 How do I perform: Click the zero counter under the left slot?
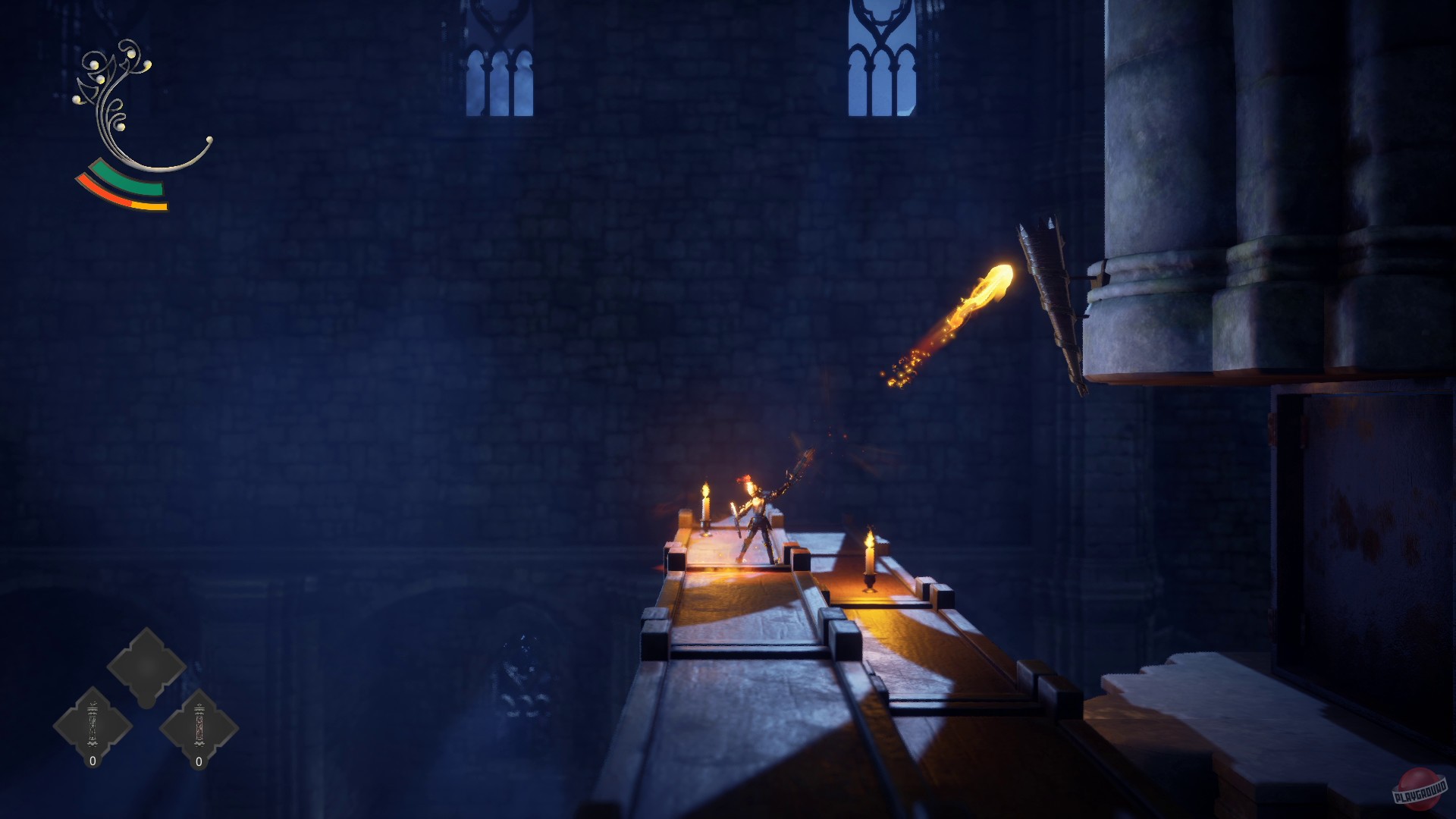[91, 761]
